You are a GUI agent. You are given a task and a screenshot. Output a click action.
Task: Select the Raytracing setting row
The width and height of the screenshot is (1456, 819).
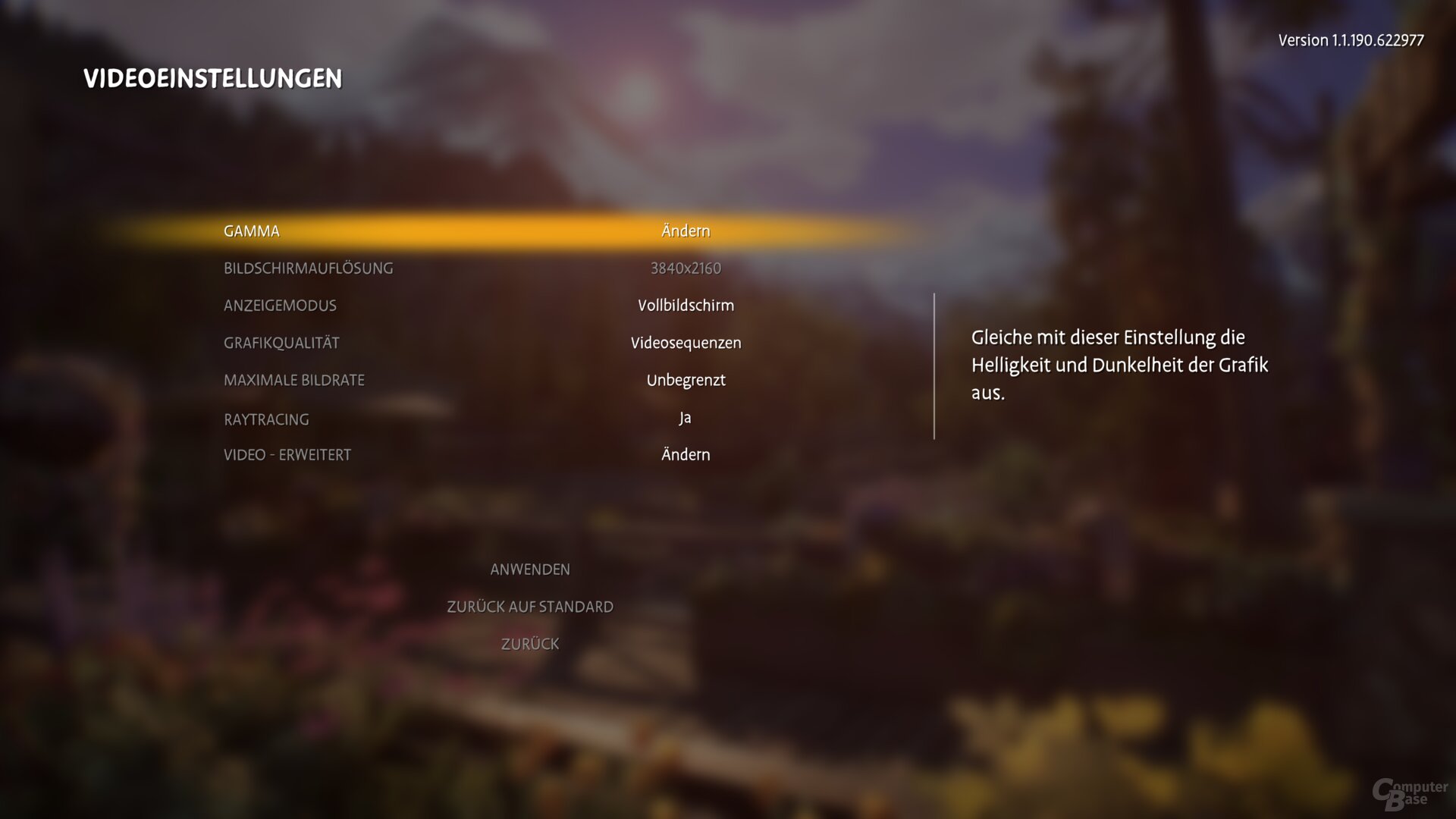coord(266,419)
